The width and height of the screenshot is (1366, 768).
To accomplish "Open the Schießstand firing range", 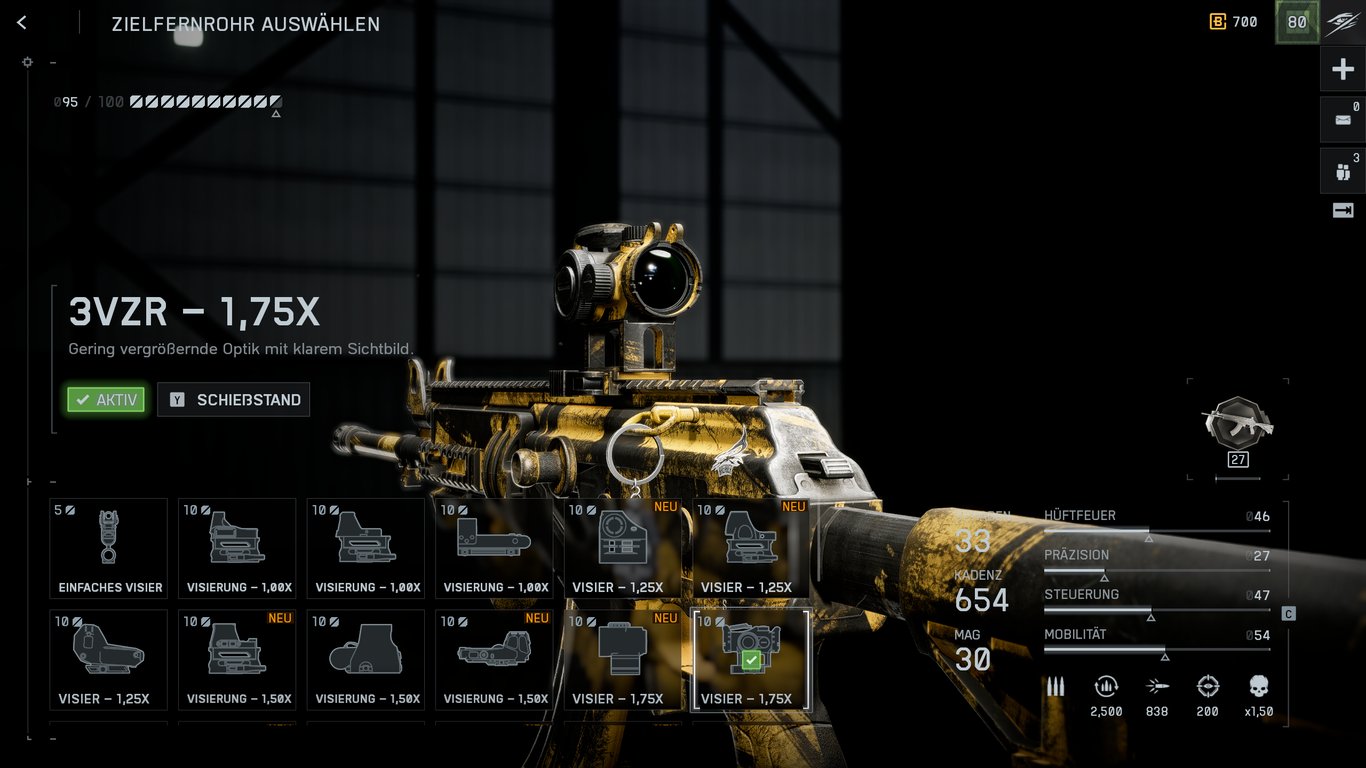I will click(x=234, y=400).
